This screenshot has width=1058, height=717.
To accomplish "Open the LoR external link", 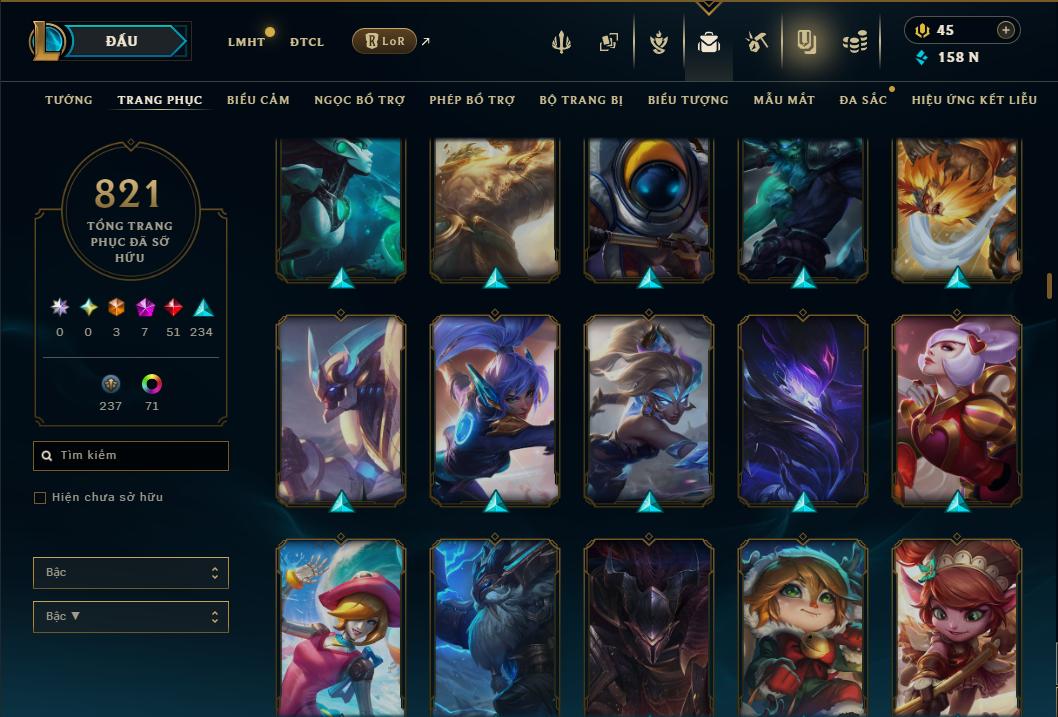I will (385, 41).
